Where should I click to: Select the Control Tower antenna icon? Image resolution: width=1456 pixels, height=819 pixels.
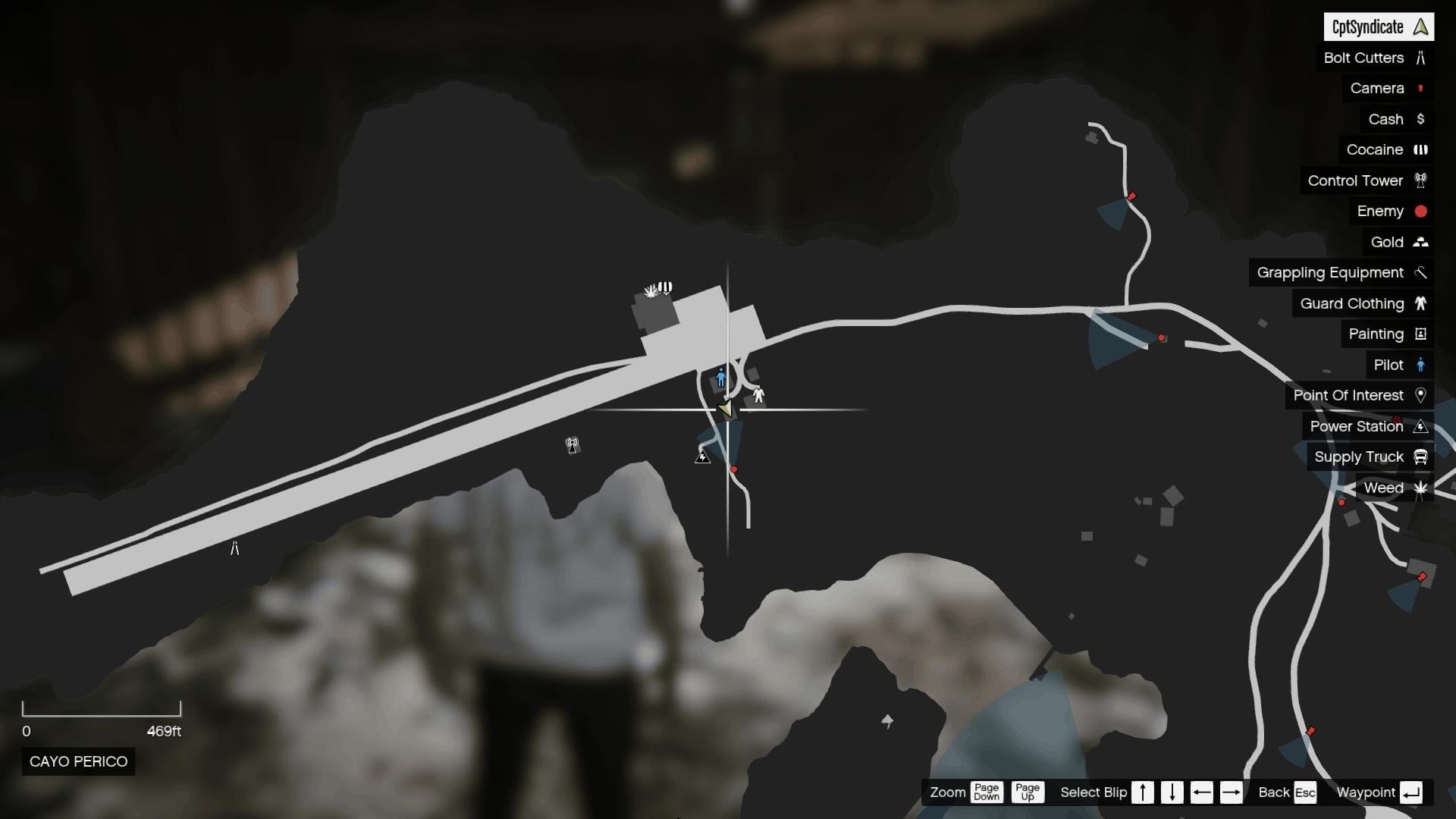pyautogui.click(x=1421, y=180)
